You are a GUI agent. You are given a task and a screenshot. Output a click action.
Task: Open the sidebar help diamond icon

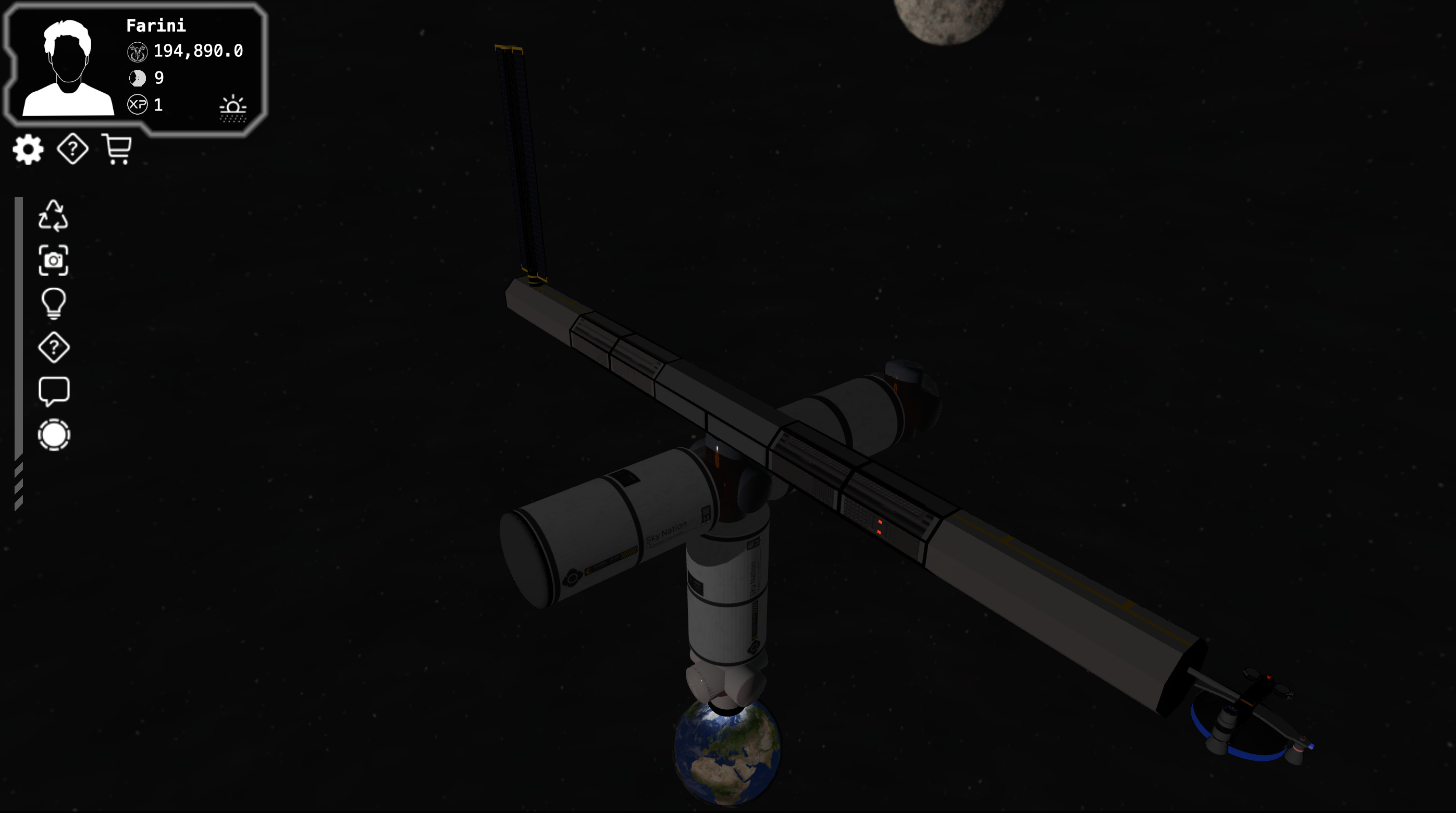coord(54,349)
